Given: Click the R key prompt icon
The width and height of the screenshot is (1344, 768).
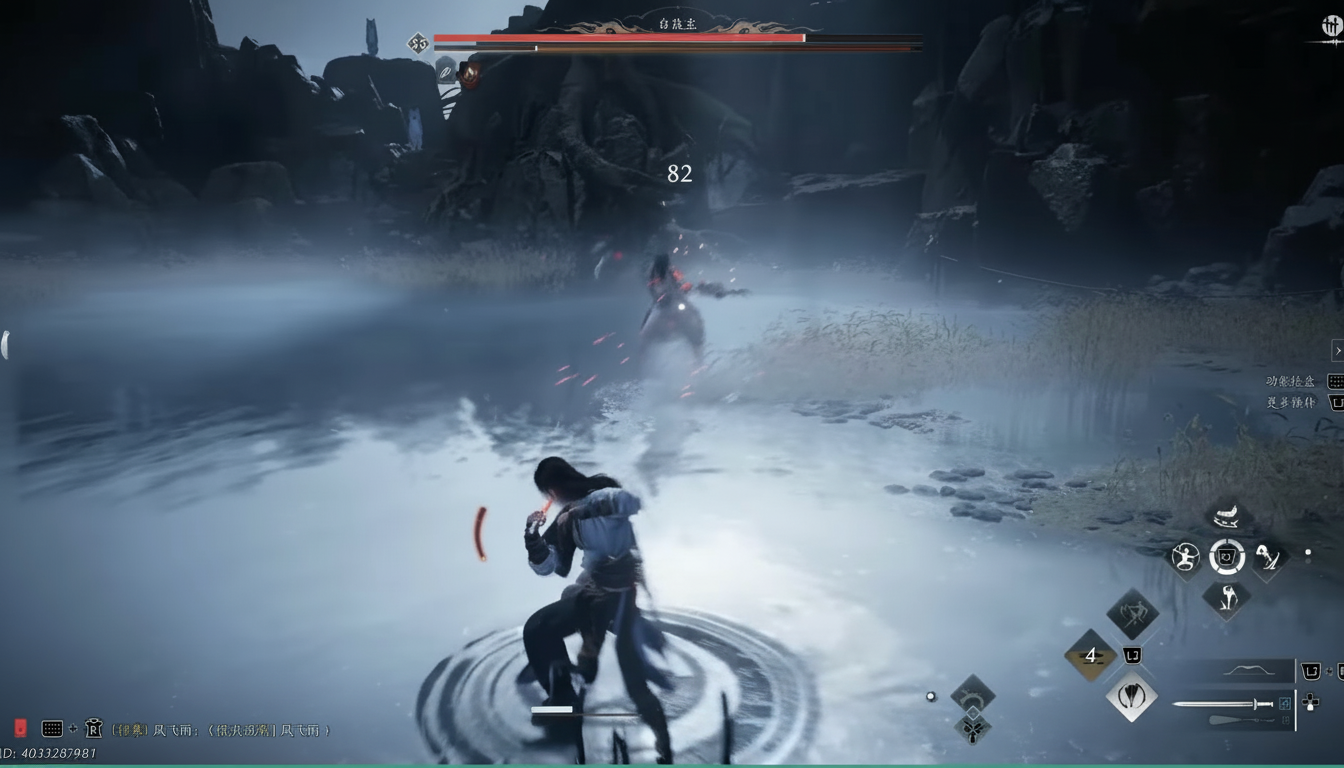Looking at the screenshot, I should click(95, 729).
